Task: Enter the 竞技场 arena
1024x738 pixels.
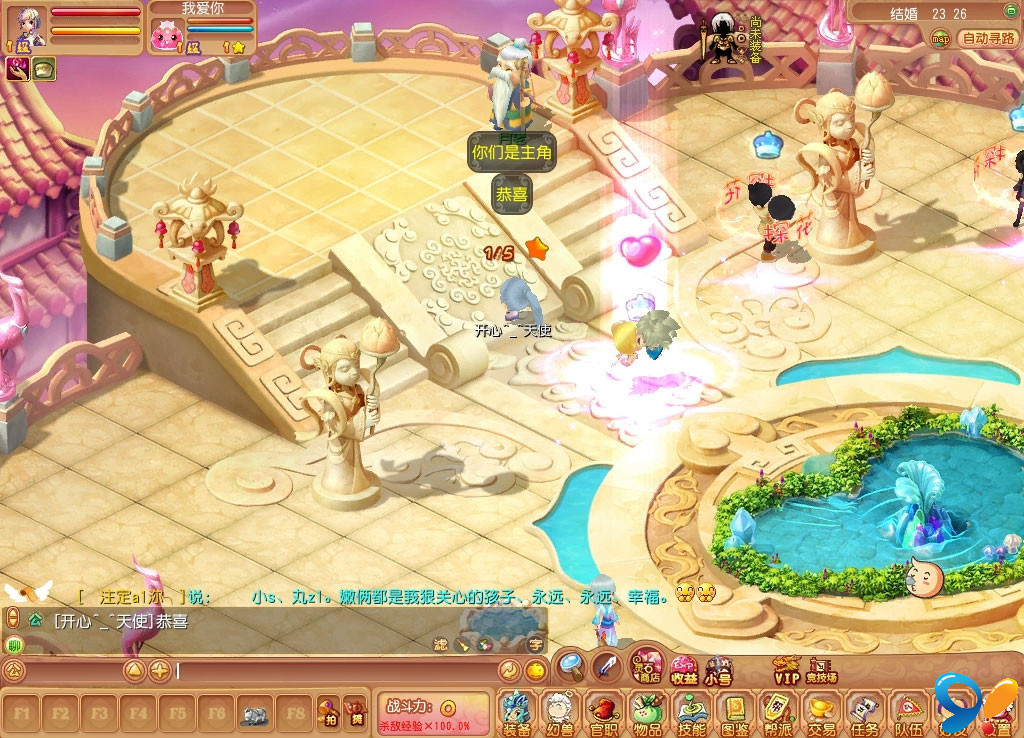Action: tap(821, 669)
